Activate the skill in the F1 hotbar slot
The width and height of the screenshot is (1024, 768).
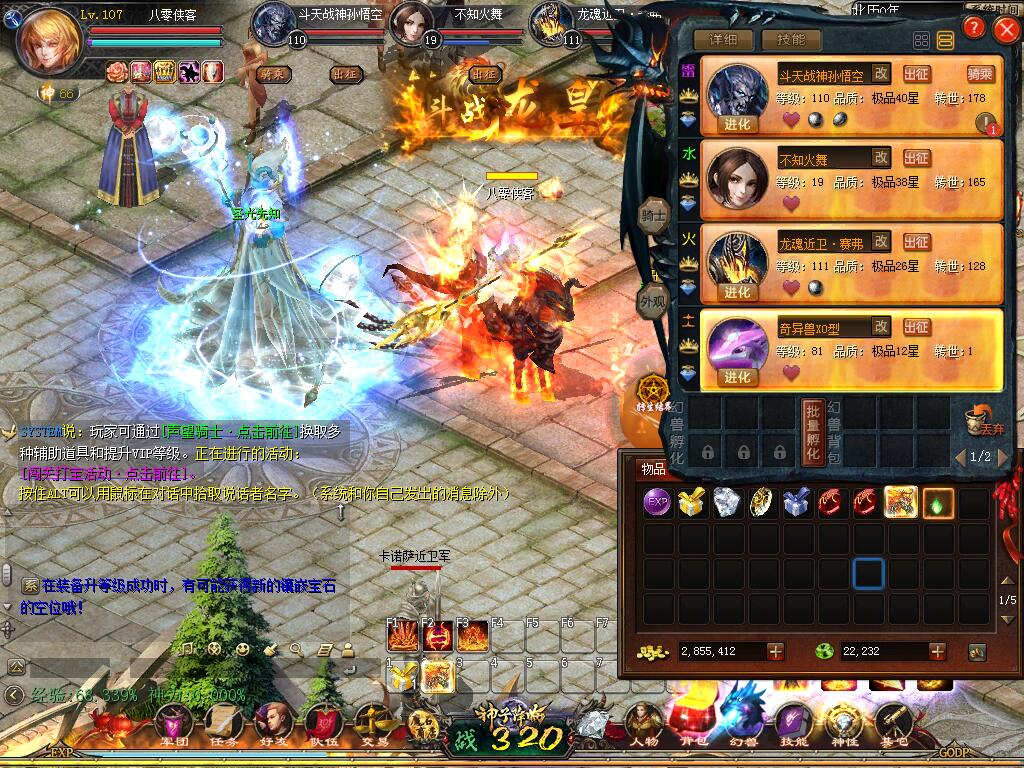click(x=403, y=636)
